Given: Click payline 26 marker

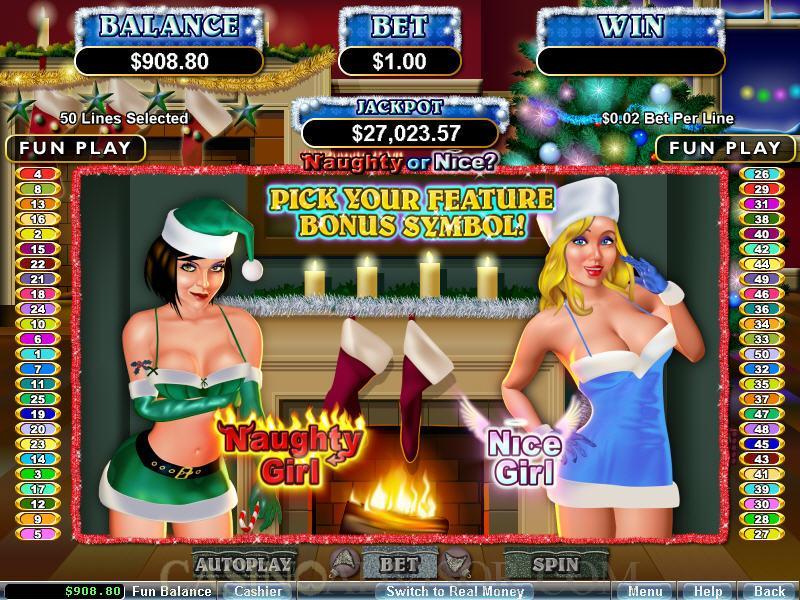Looking at the screenshot, I should tap(761, 174).
